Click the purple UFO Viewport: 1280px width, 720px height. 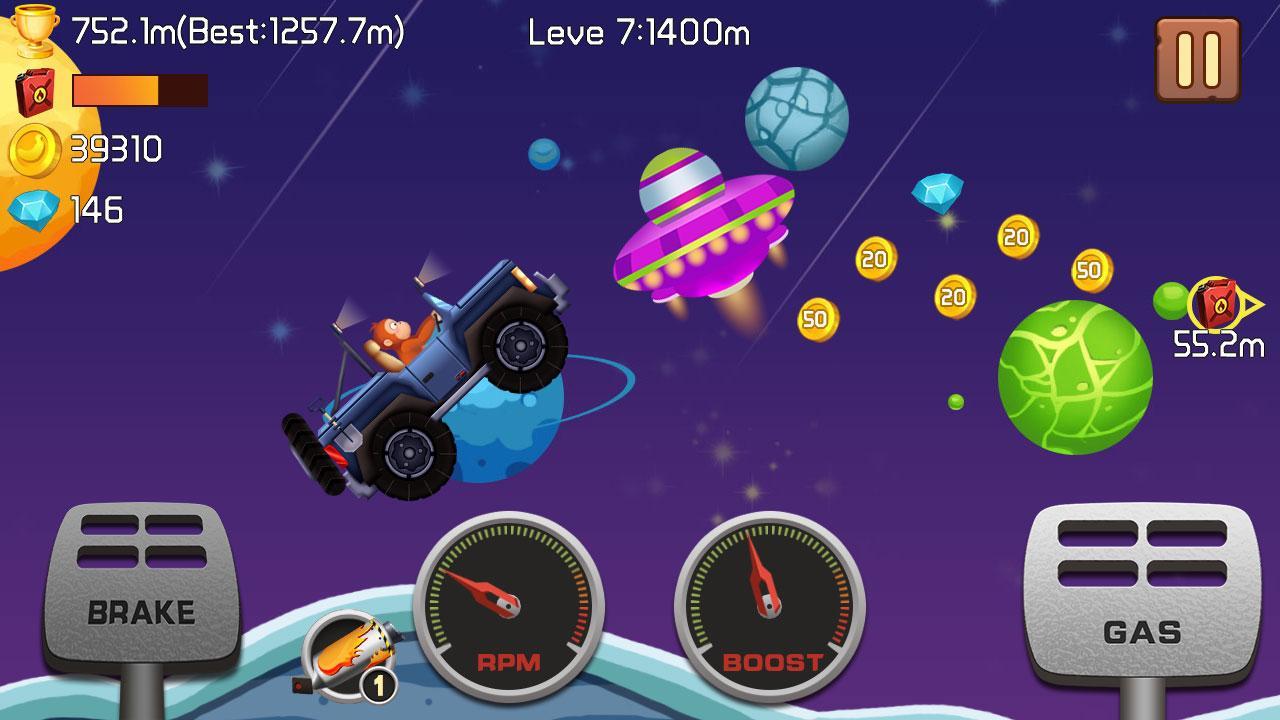(x=700, y=230)
